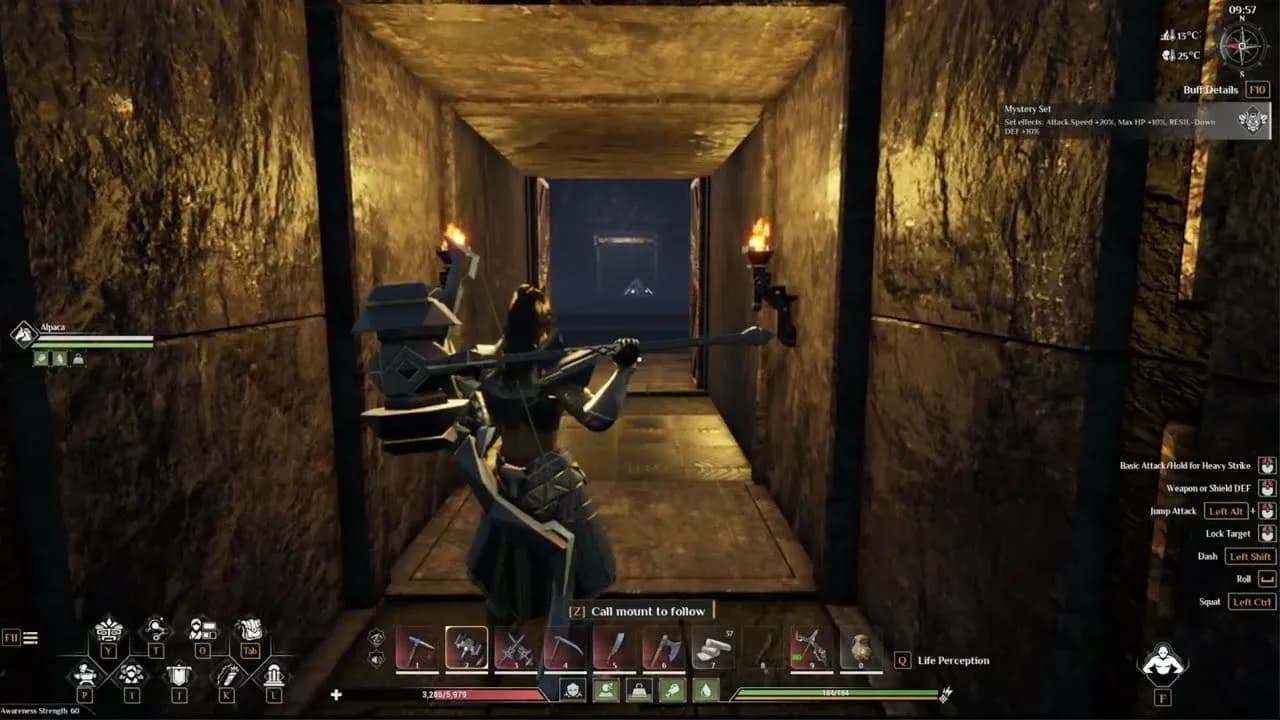Toggle the skull icon next to the health bar

tap(573, 691)
